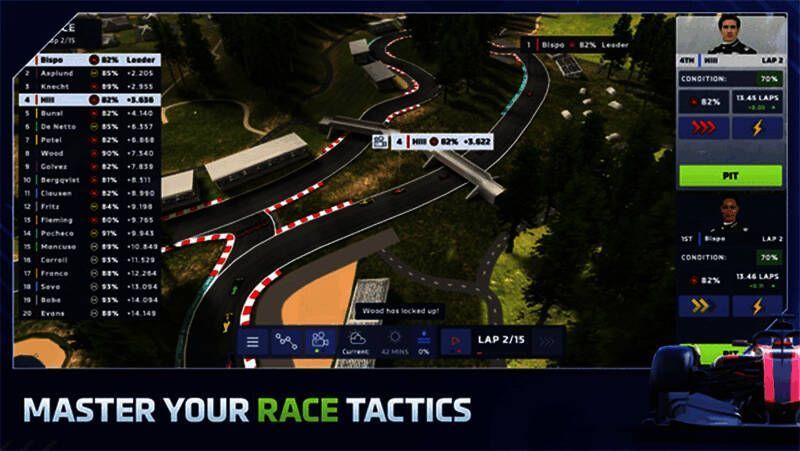
Task: Change Bispo's pace with yellow chevrons button
Action: click(x=704, y=305)
